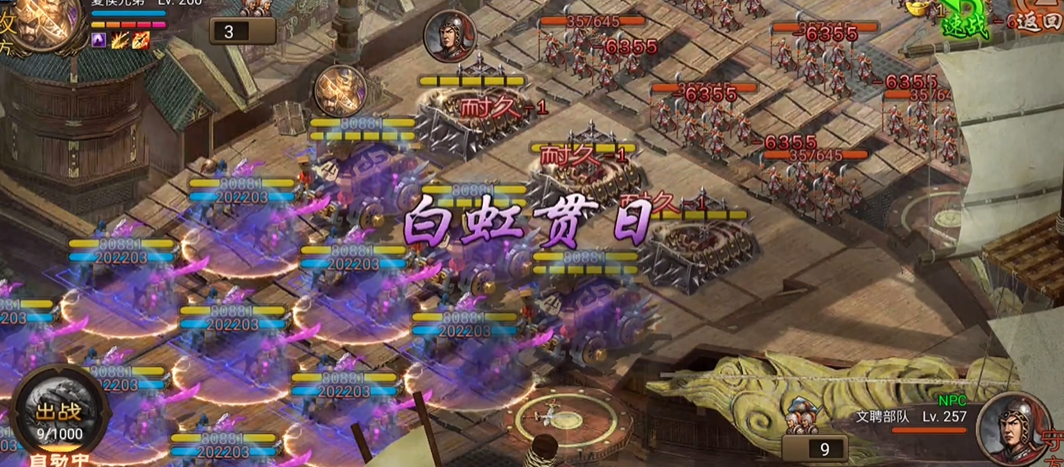1064x467 pixels.
Task: Open the defender troop queue counter showing 9
Action: [824, 449]
